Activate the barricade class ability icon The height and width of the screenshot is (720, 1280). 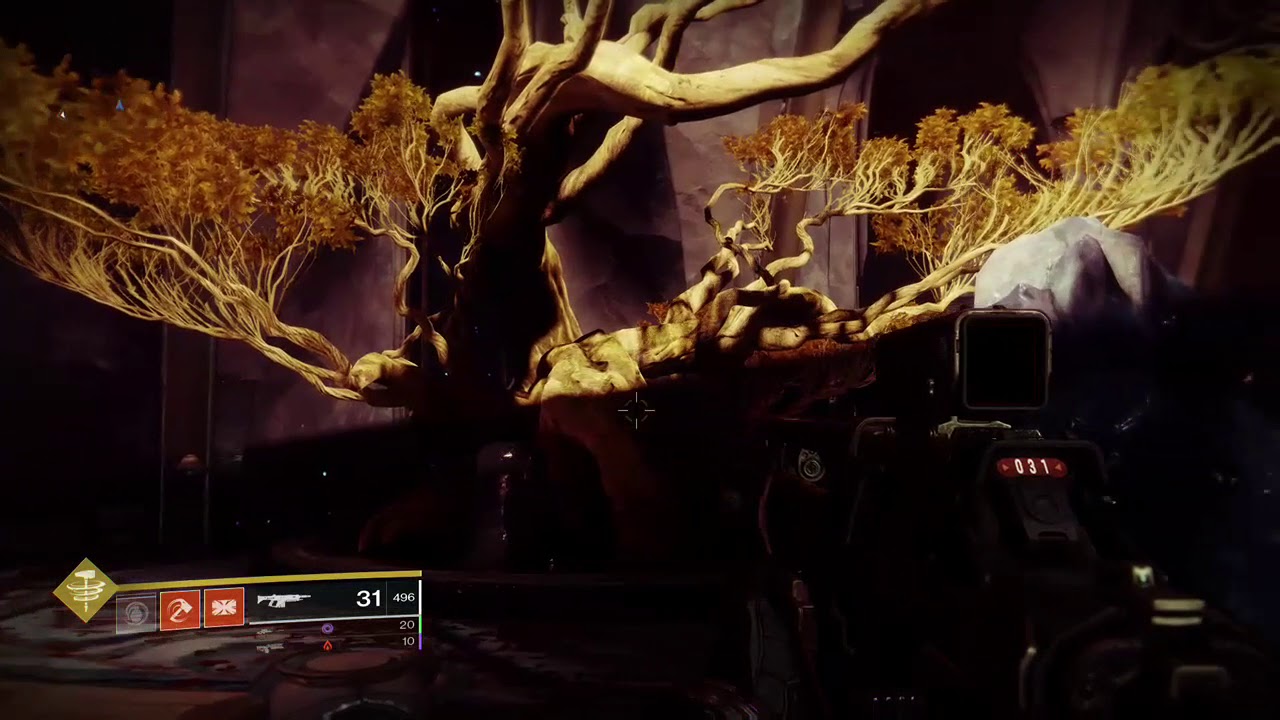point(224,608)
